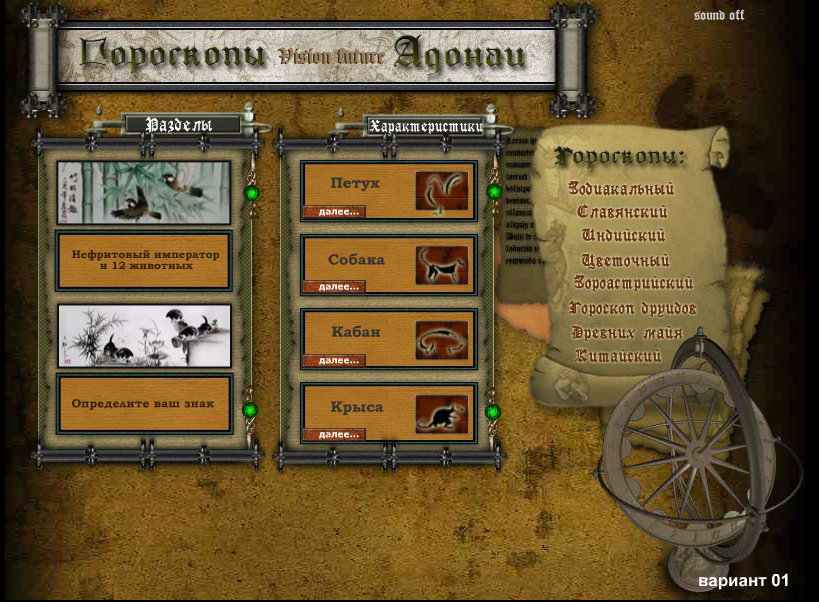Select the rooster sign icon
The image size is (819, 602).
[441, 191]
